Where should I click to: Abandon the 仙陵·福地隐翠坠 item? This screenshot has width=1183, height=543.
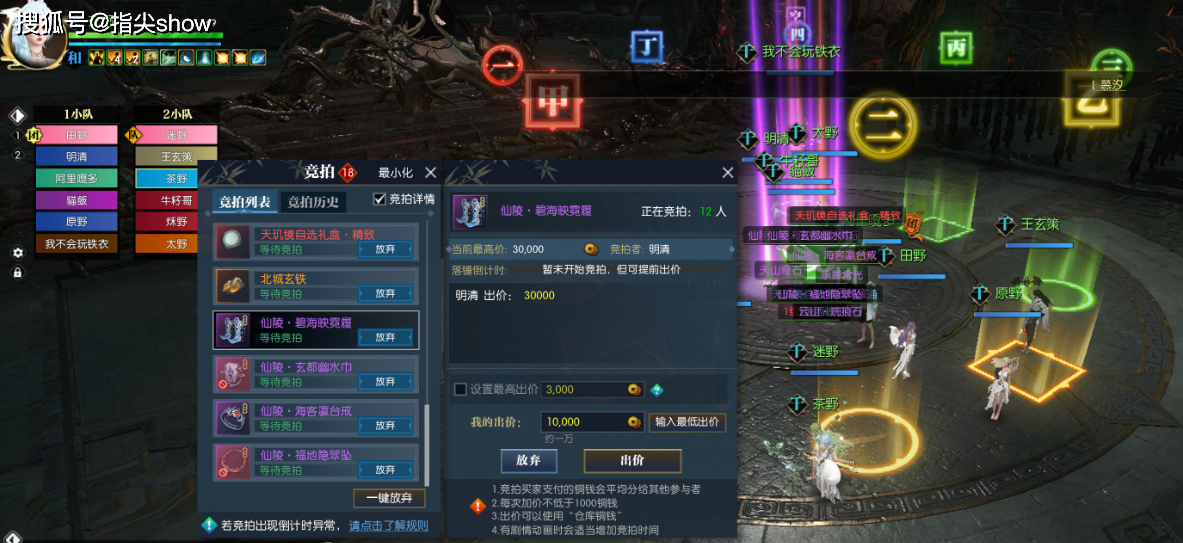point(385,469)
